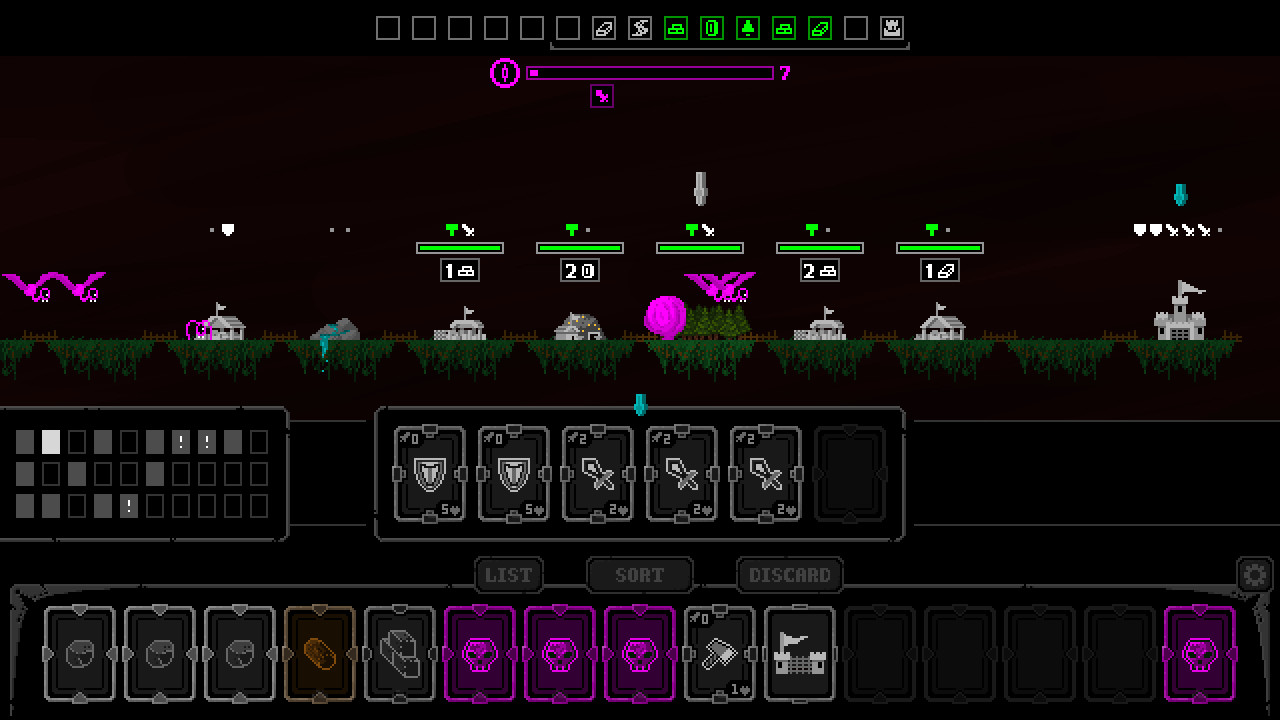Click the down arrow below the first boot card
1280x720 pixels.
[x=81, y=699]
